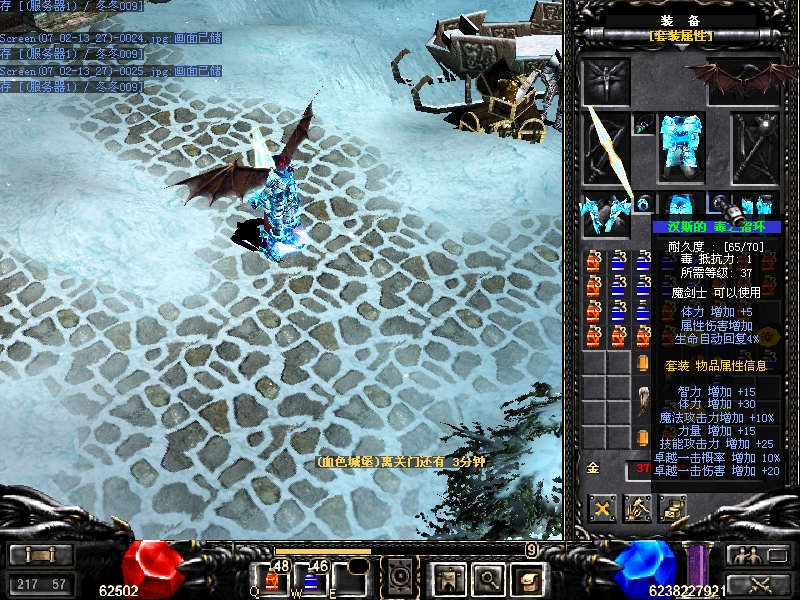Select the left ring slot
800x600 pixels.
pyautogui.click(x=642, y=205)
